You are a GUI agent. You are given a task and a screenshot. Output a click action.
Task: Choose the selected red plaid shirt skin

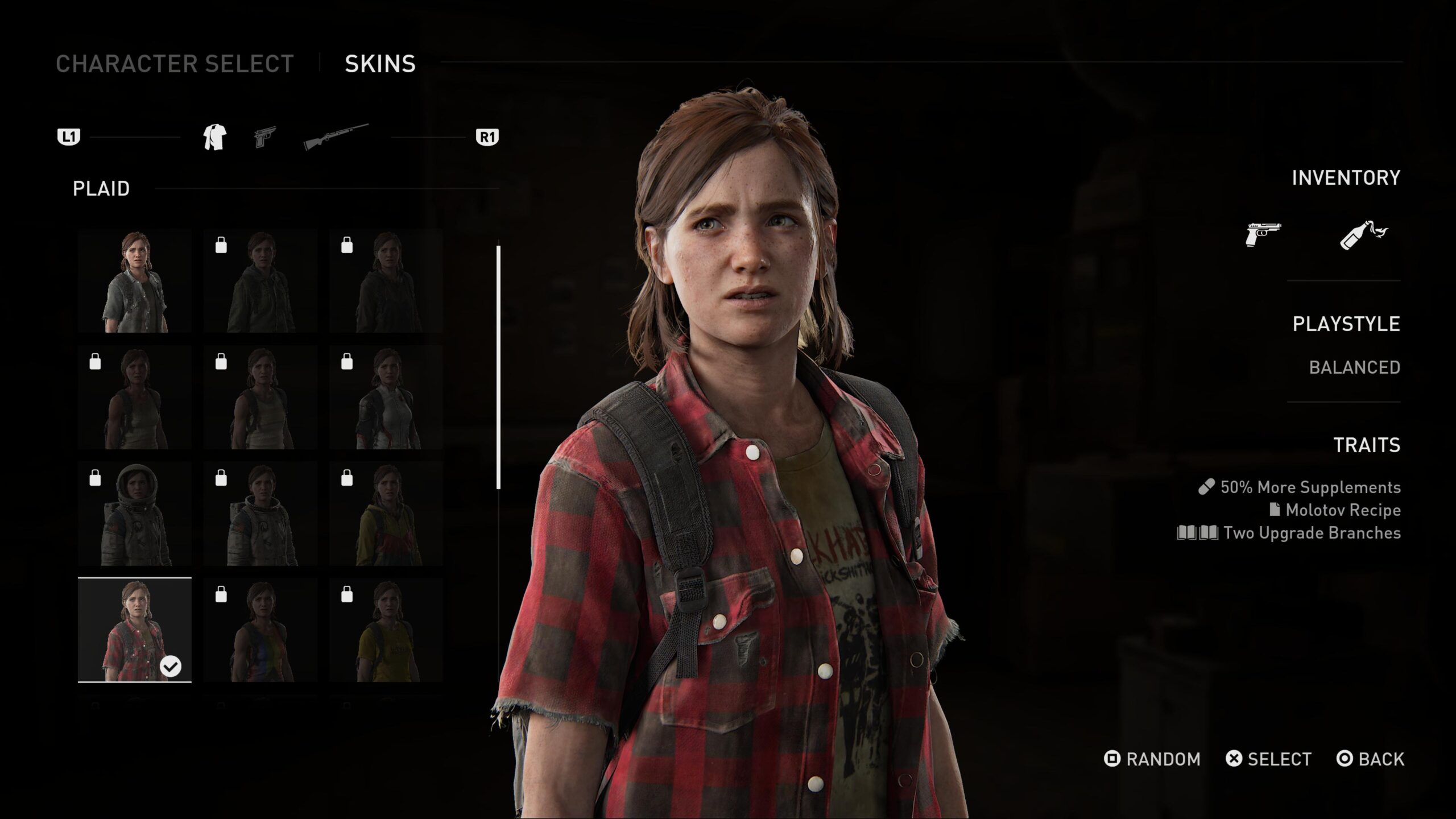pyautogui.click(x=135, y=630)
